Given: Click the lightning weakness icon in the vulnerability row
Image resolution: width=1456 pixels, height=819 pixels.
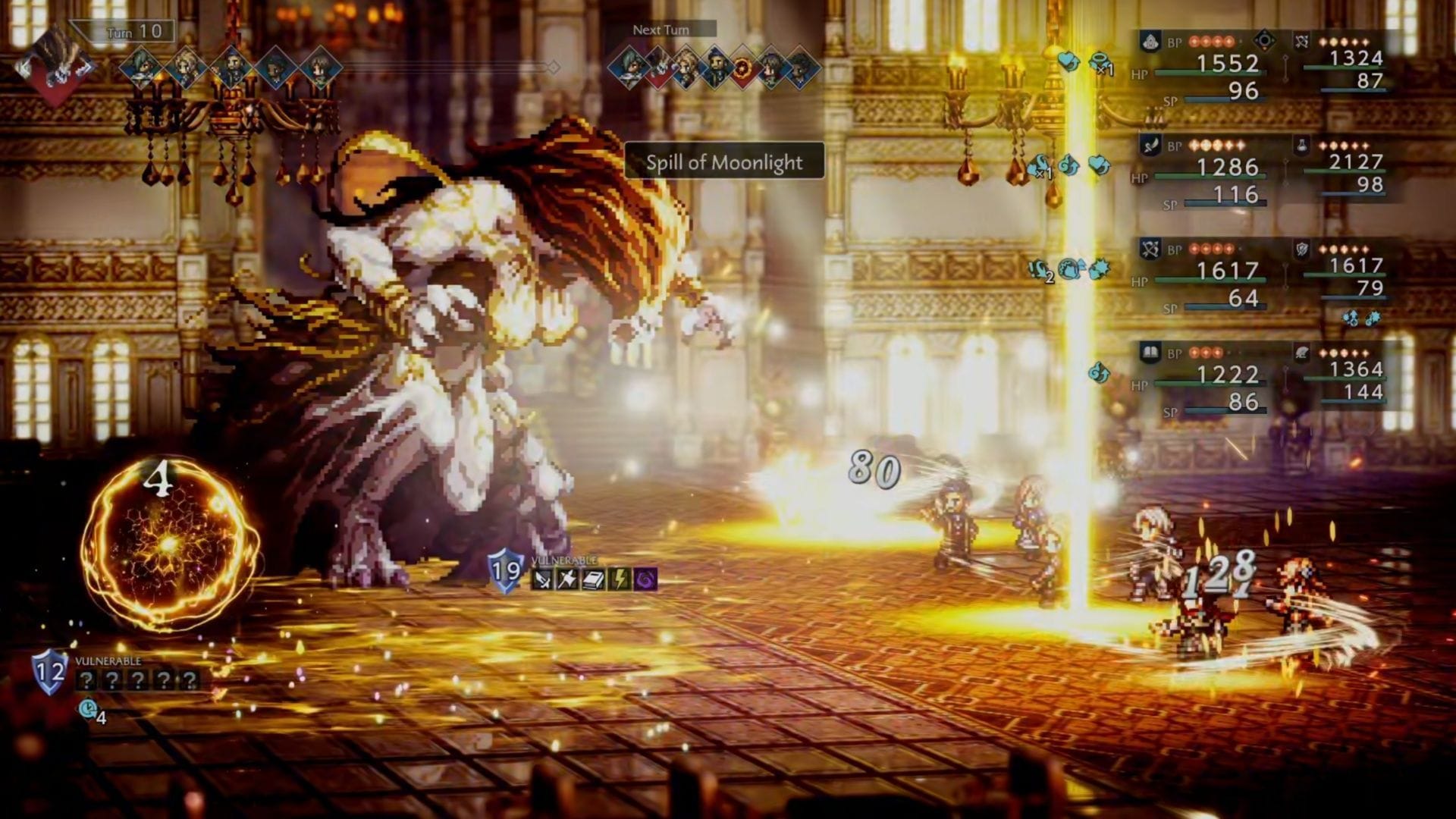Looking at the screenshot, I should pyautogui.click(x=620, y=578).
